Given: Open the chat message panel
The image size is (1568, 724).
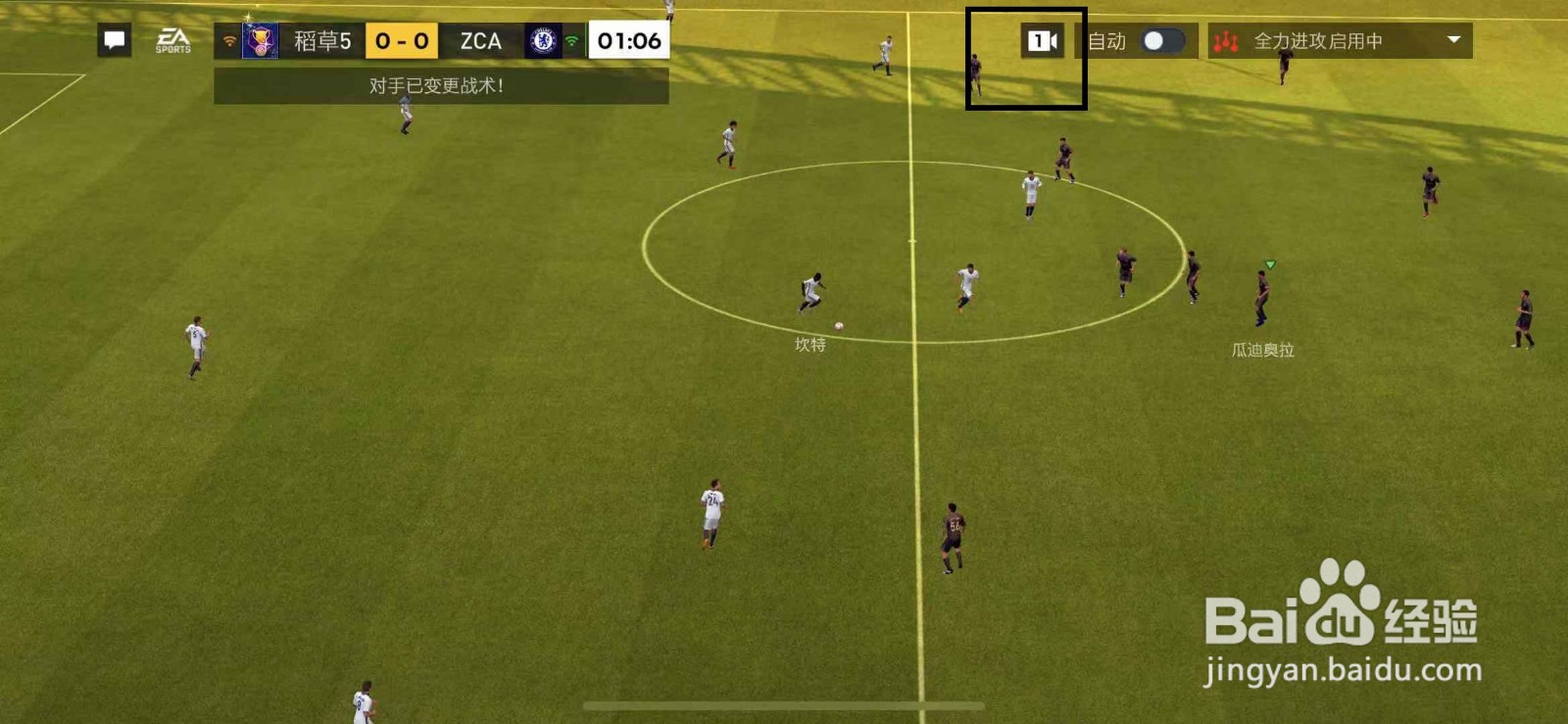Looking at the screenshot, I should [114, 40].
